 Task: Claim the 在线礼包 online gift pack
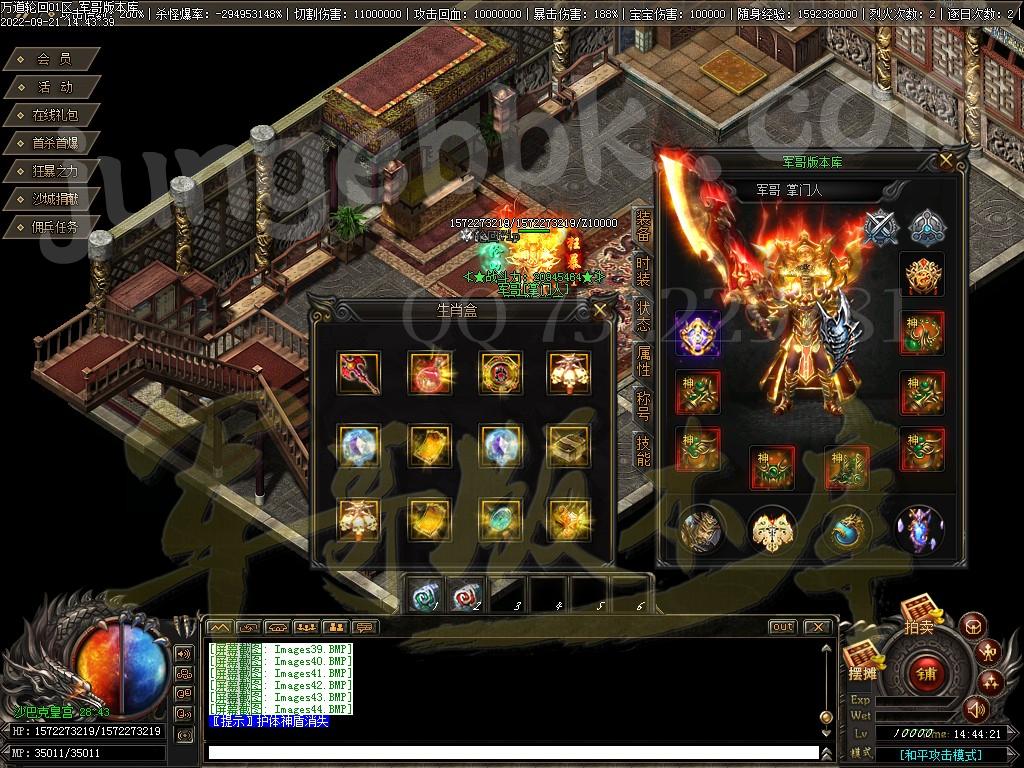(x=54, y=116)
